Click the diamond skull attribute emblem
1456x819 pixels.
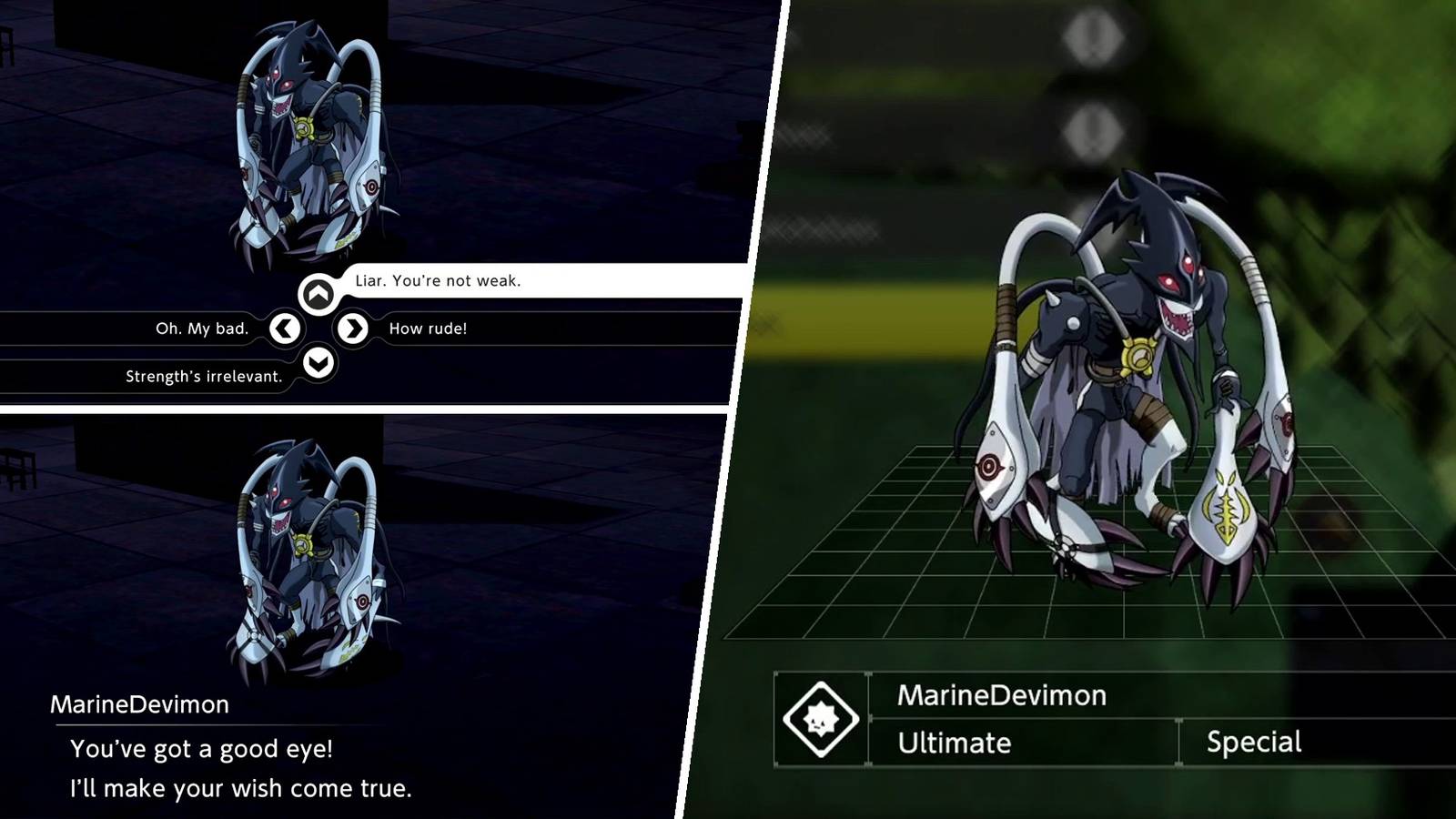point(820,718)
